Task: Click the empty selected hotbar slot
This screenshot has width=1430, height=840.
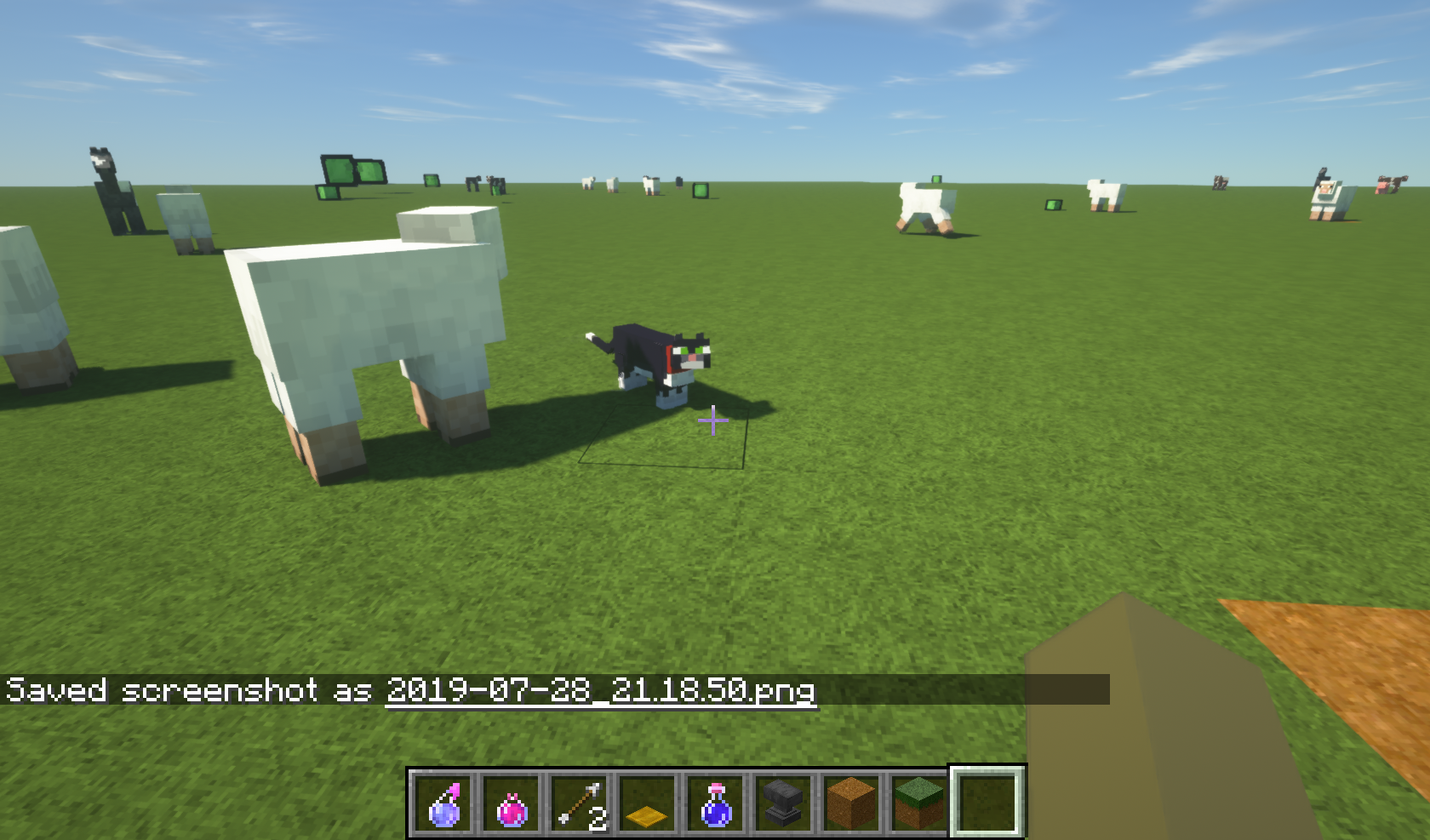Action: (985, 803)
